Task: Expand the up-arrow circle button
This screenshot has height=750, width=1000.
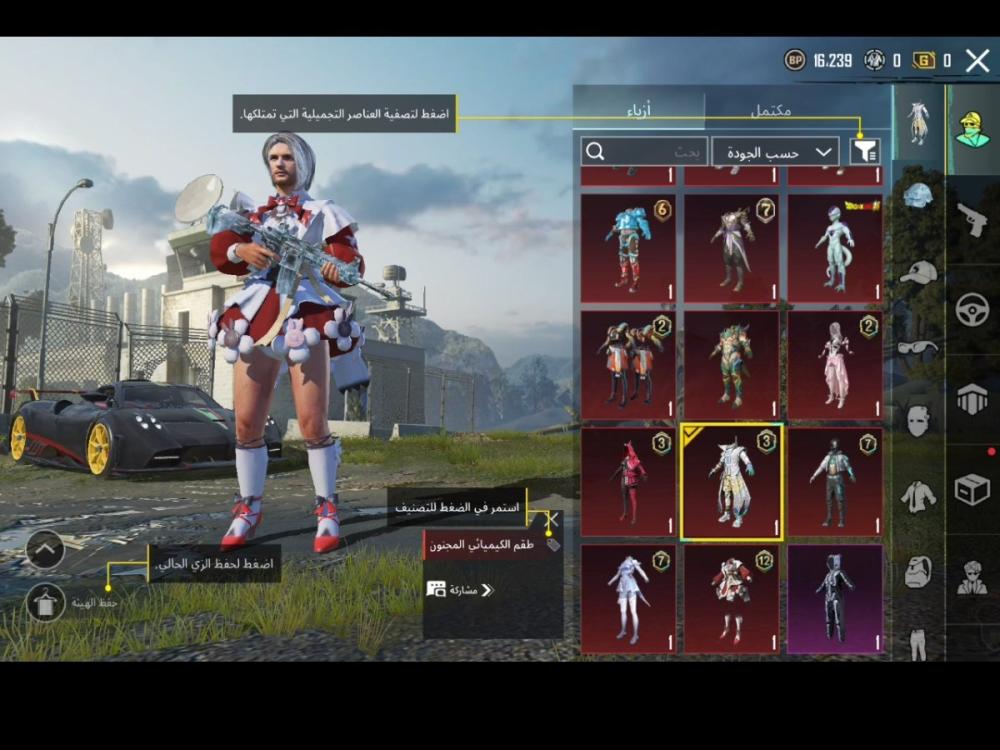Action: coord(46,549)
